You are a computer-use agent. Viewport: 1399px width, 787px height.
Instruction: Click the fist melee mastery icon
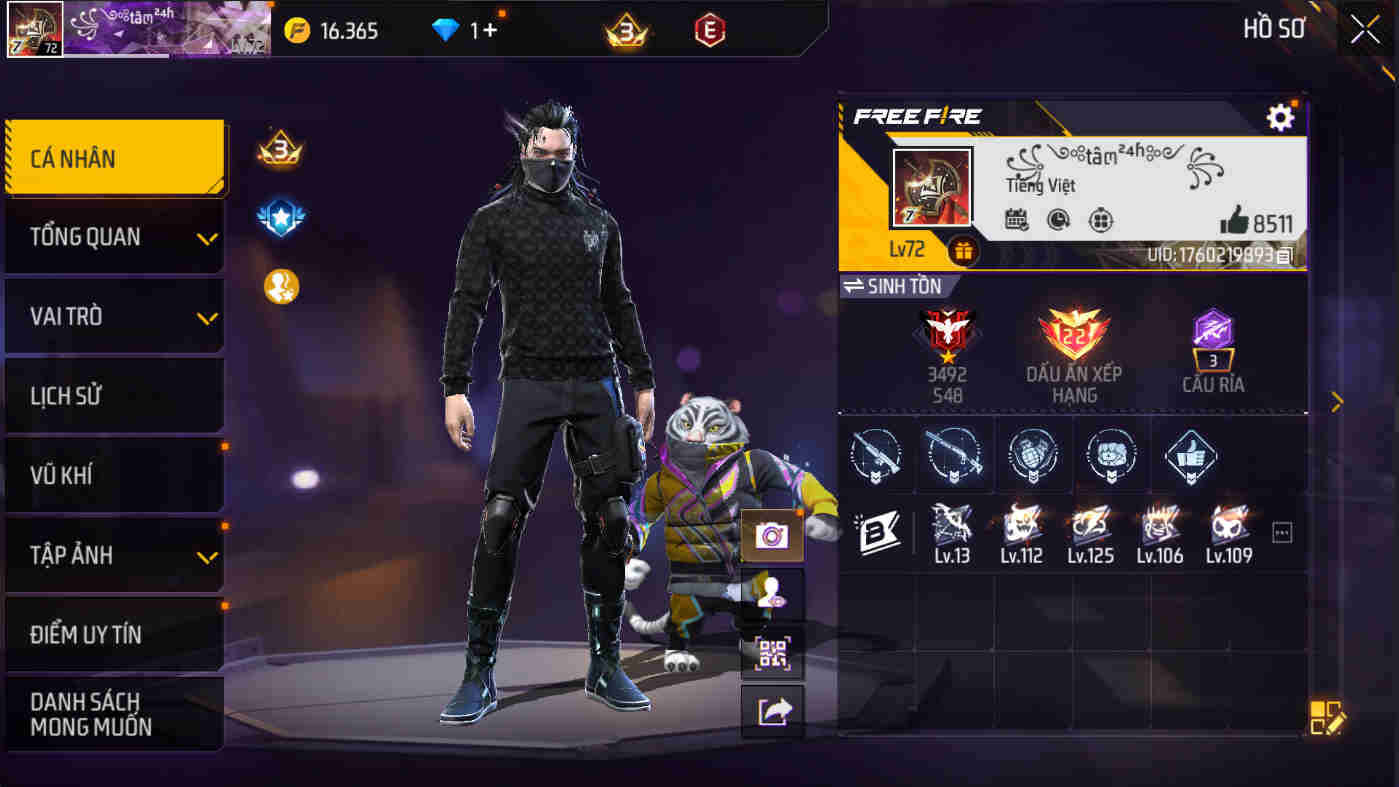pyautogui.click(x=1110, y=455)
